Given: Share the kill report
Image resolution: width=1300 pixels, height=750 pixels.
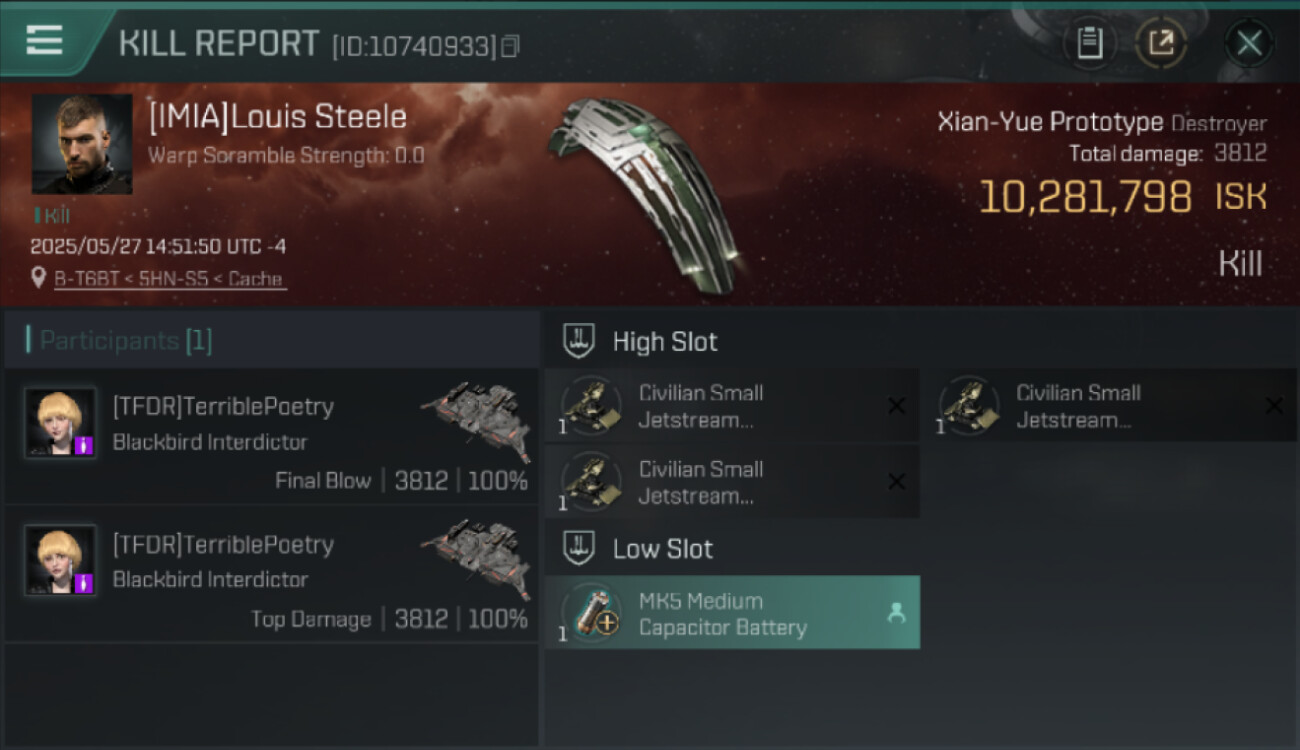Looking at the screenshot, I should (x=1161, y=43).
